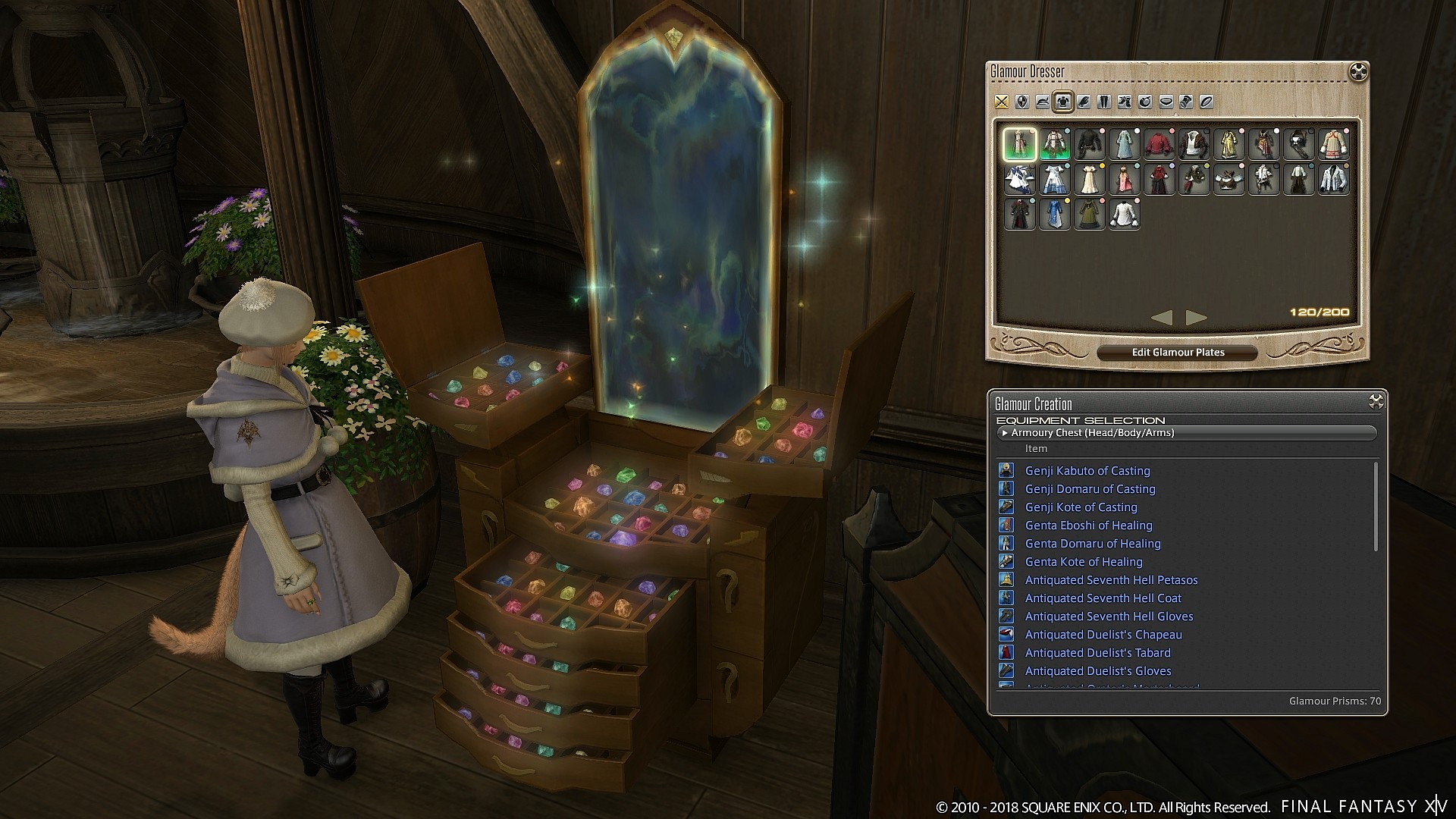
Task: Choose Antiquated Seventh Hell Petasos
Action: [1112, 579]
